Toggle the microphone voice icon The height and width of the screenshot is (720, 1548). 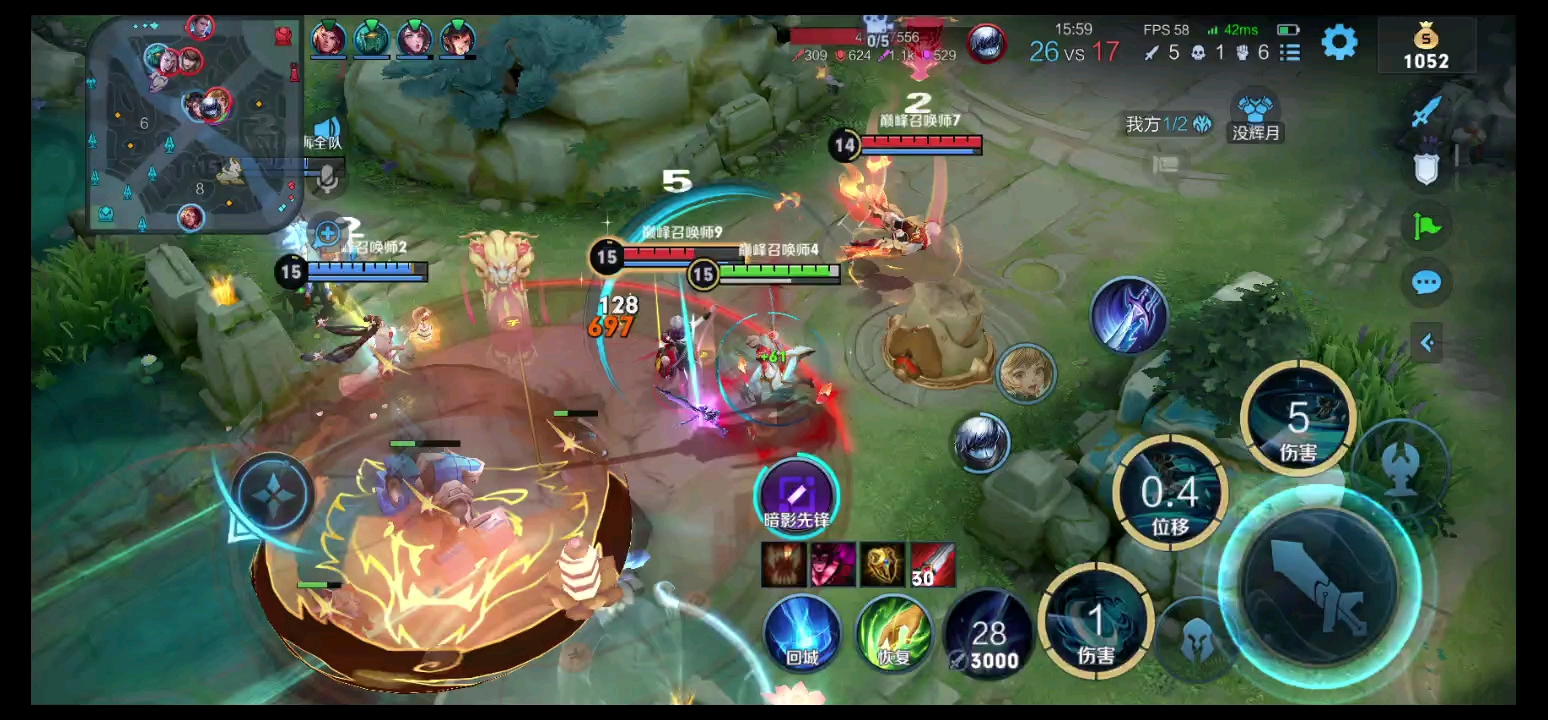(x=326, y=178)
